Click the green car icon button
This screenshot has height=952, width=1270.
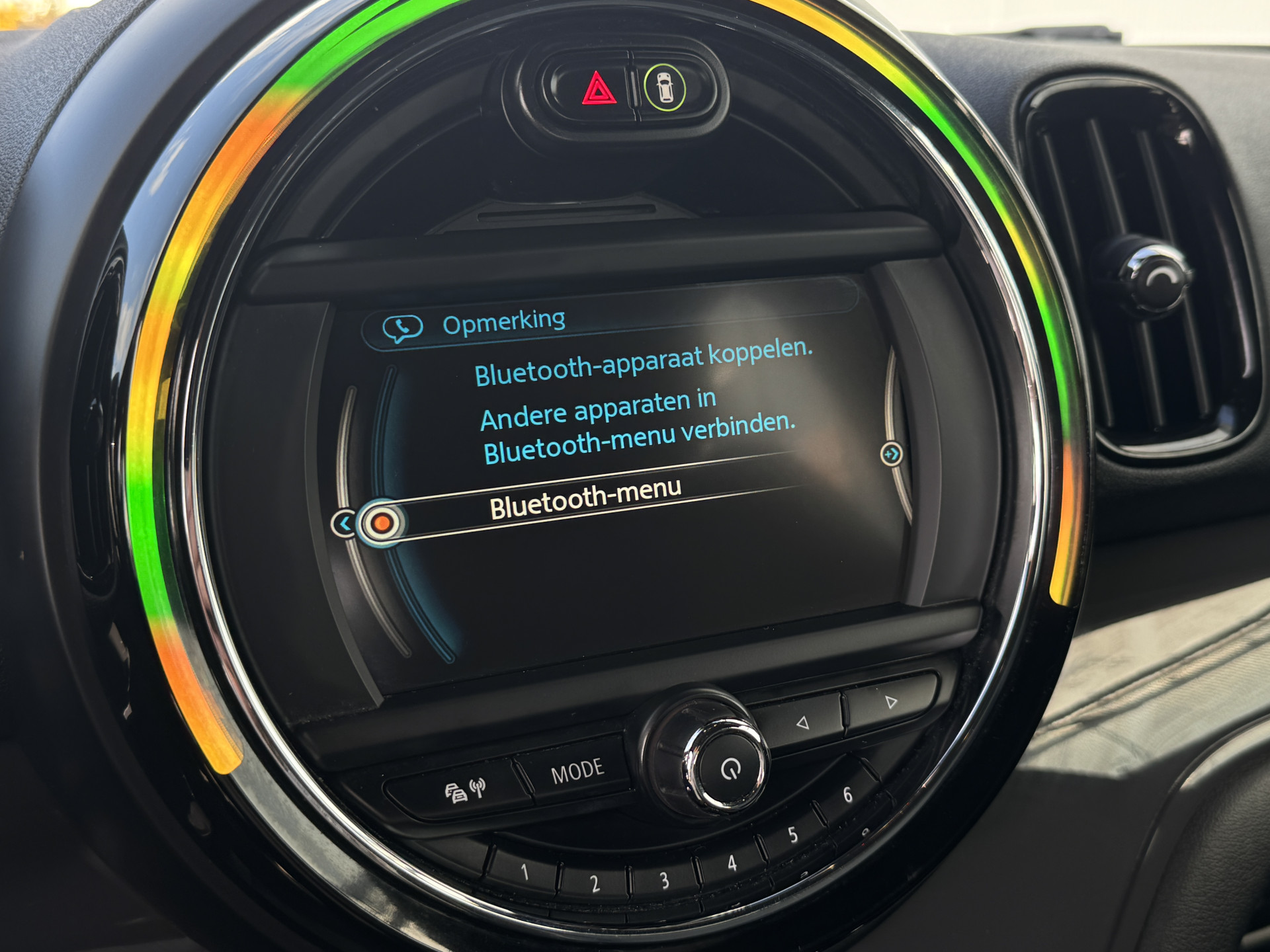[x=665, y=87]
